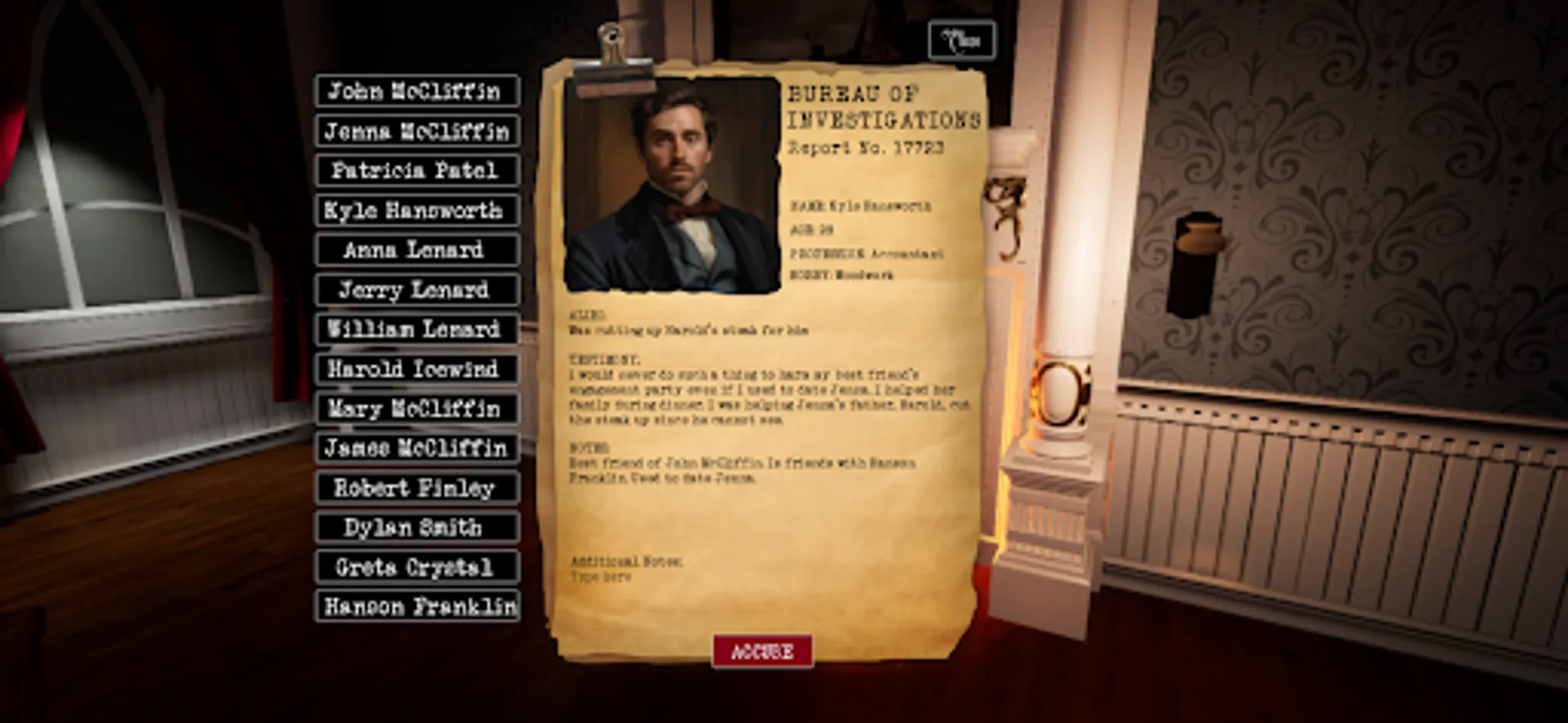This screenshot has width=1568, height=723.
Task: Open Greta Crystal's investigation record
Action: pyautogui.click(x=415, y=568)
